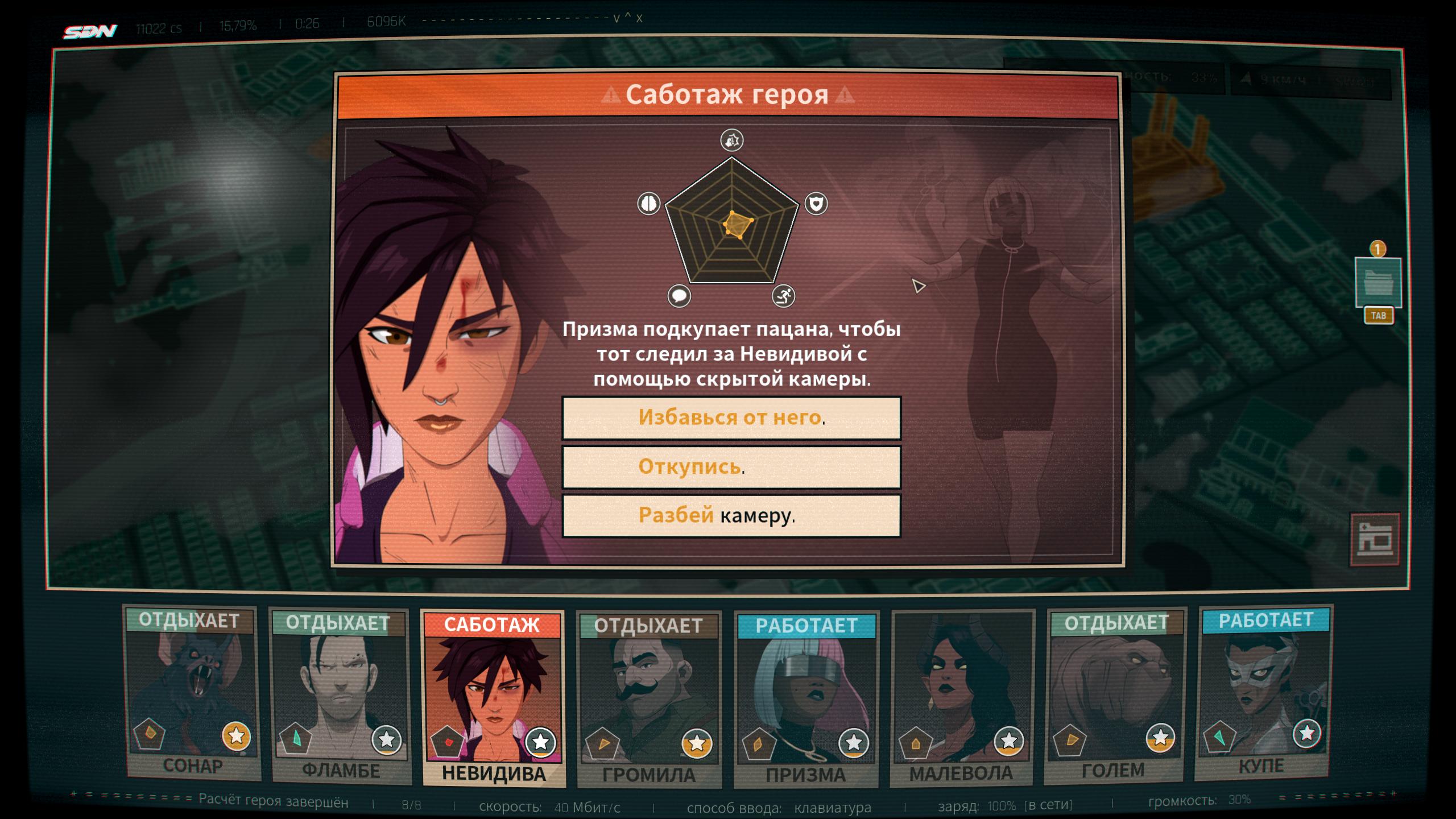Pick the 'Разбей камеру' option
The width and height of the screenshot is (1456, 819).
pyautogui.click(x=731, y=516)
